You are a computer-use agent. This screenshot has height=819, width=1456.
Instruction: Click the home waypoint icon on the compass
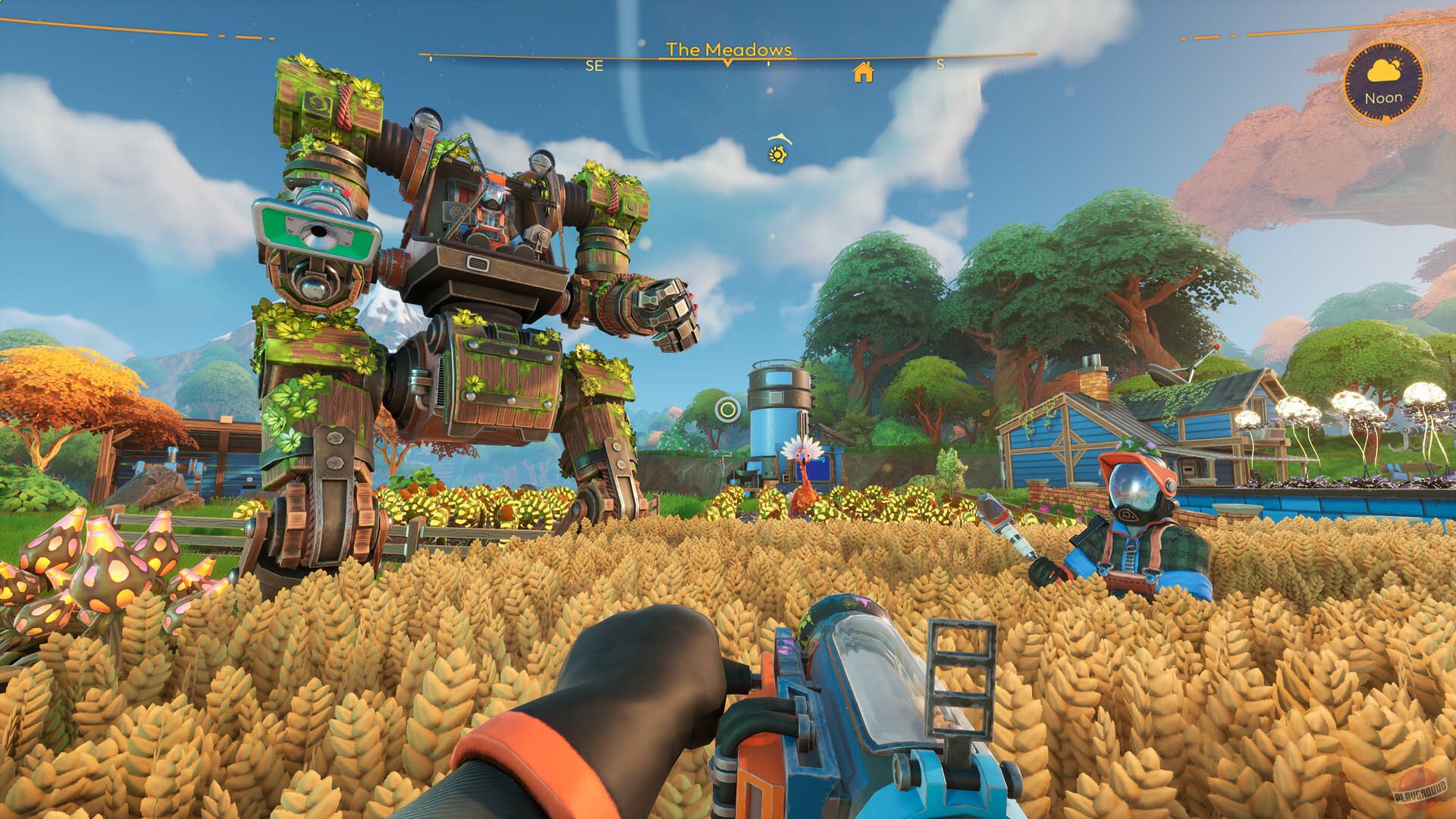864,73
